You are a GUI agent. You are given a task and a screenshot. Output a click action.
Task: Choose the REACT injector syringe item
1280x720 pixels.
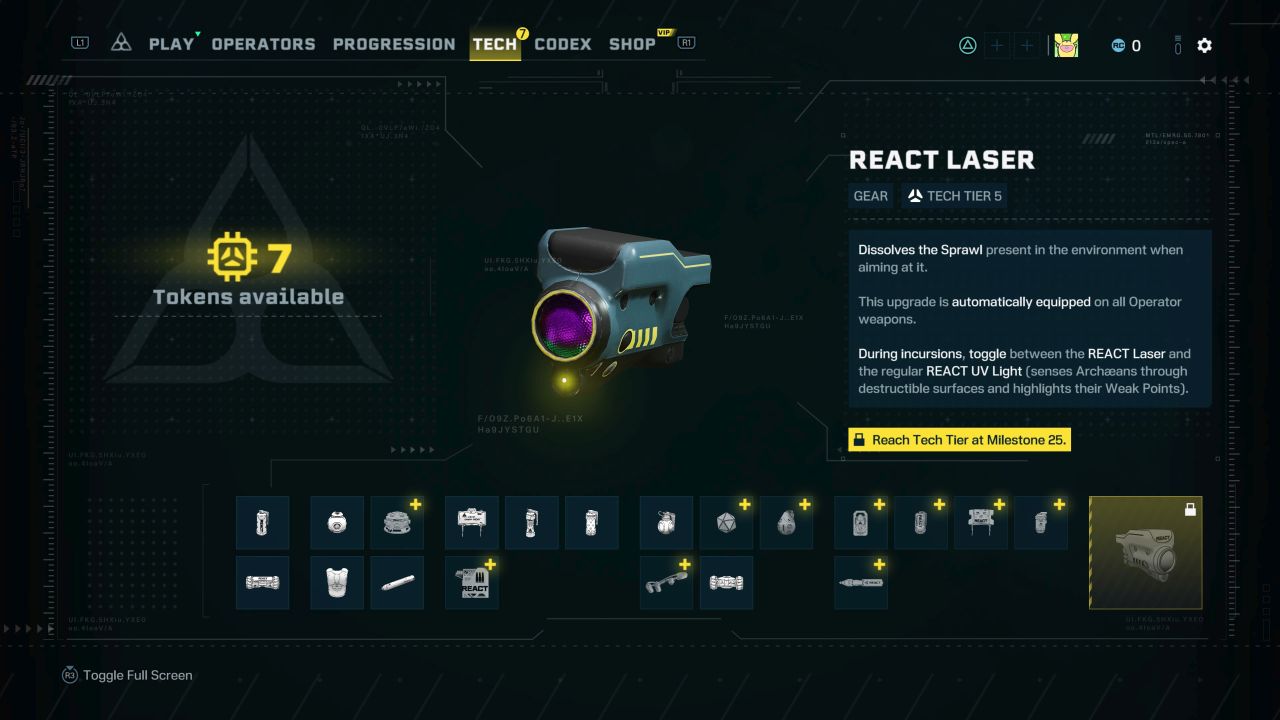(x=860, y=583)
